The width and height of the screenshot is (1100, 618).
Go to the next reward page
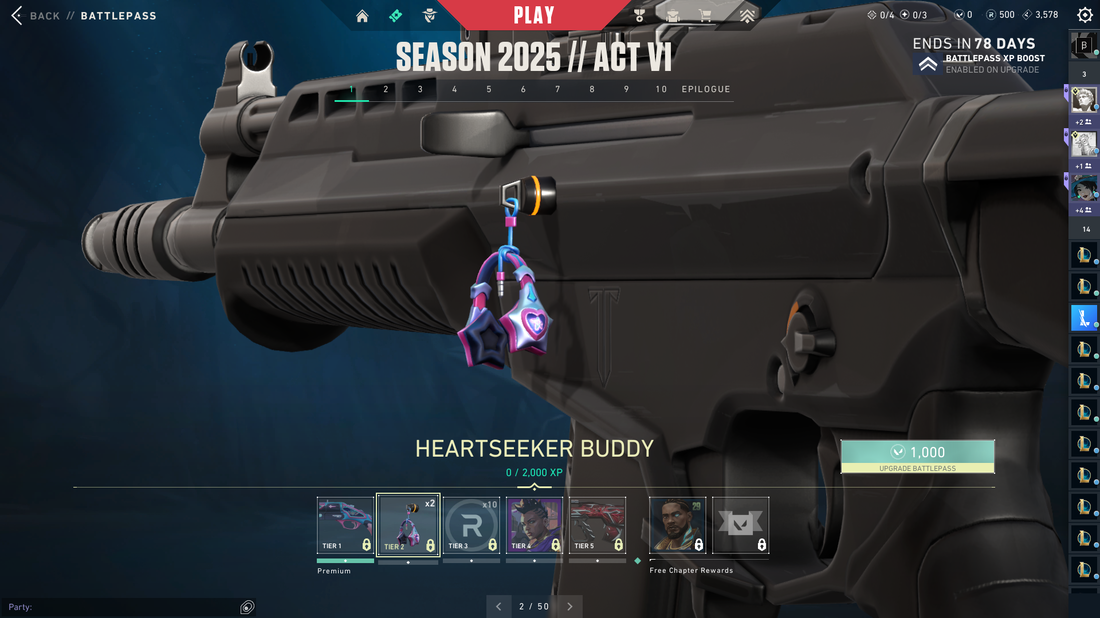570,606
